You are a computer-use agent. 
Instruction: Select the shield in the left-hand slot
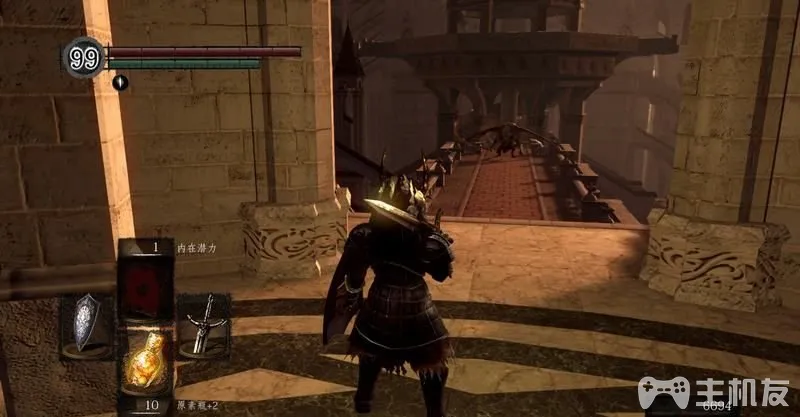click(87, 321)
